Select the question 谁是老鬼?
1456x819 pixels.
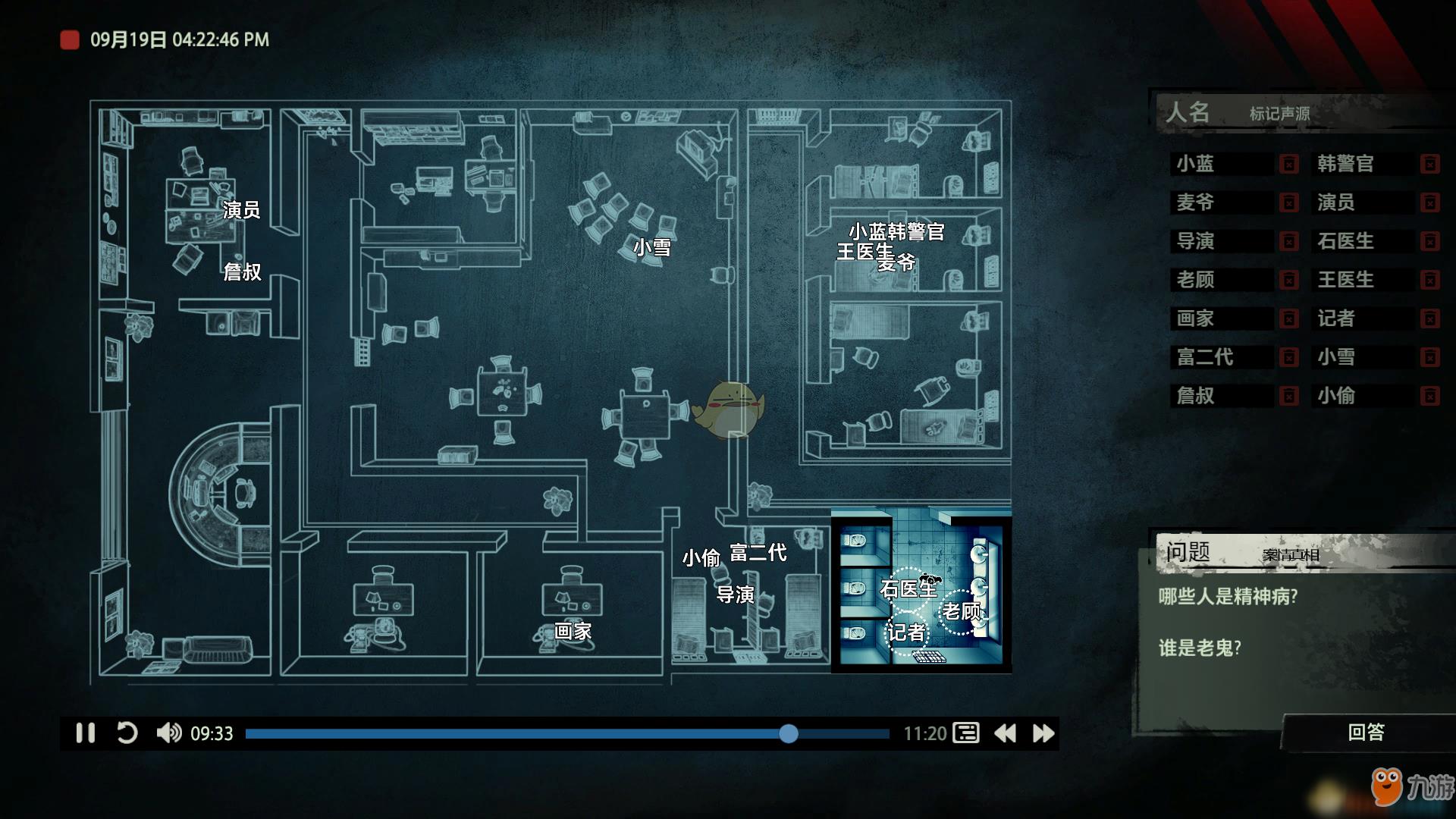tap(1200, 648)
